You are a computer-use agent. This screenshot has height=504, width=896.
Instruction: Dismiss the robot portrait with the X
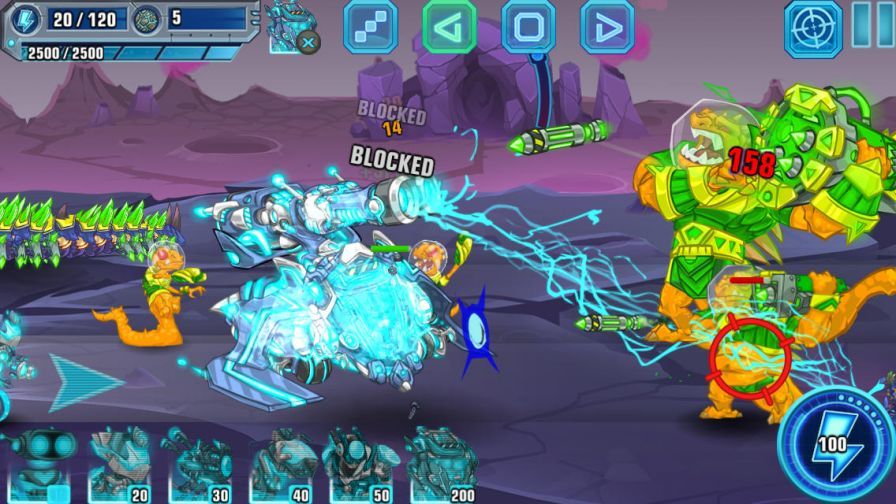[x=309, y=42]
